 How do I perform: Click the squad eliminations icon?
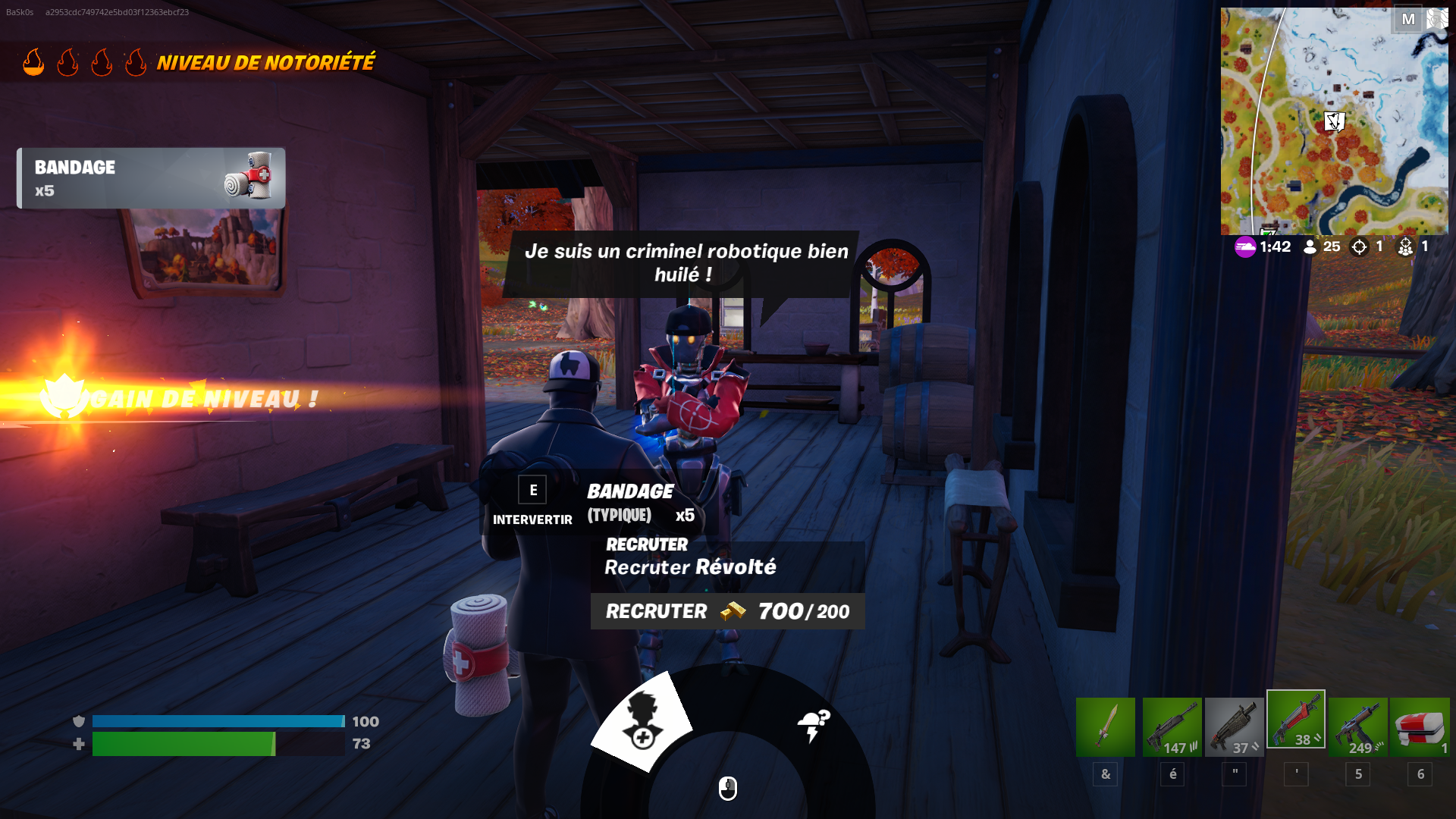click(x=1407, y=246)
